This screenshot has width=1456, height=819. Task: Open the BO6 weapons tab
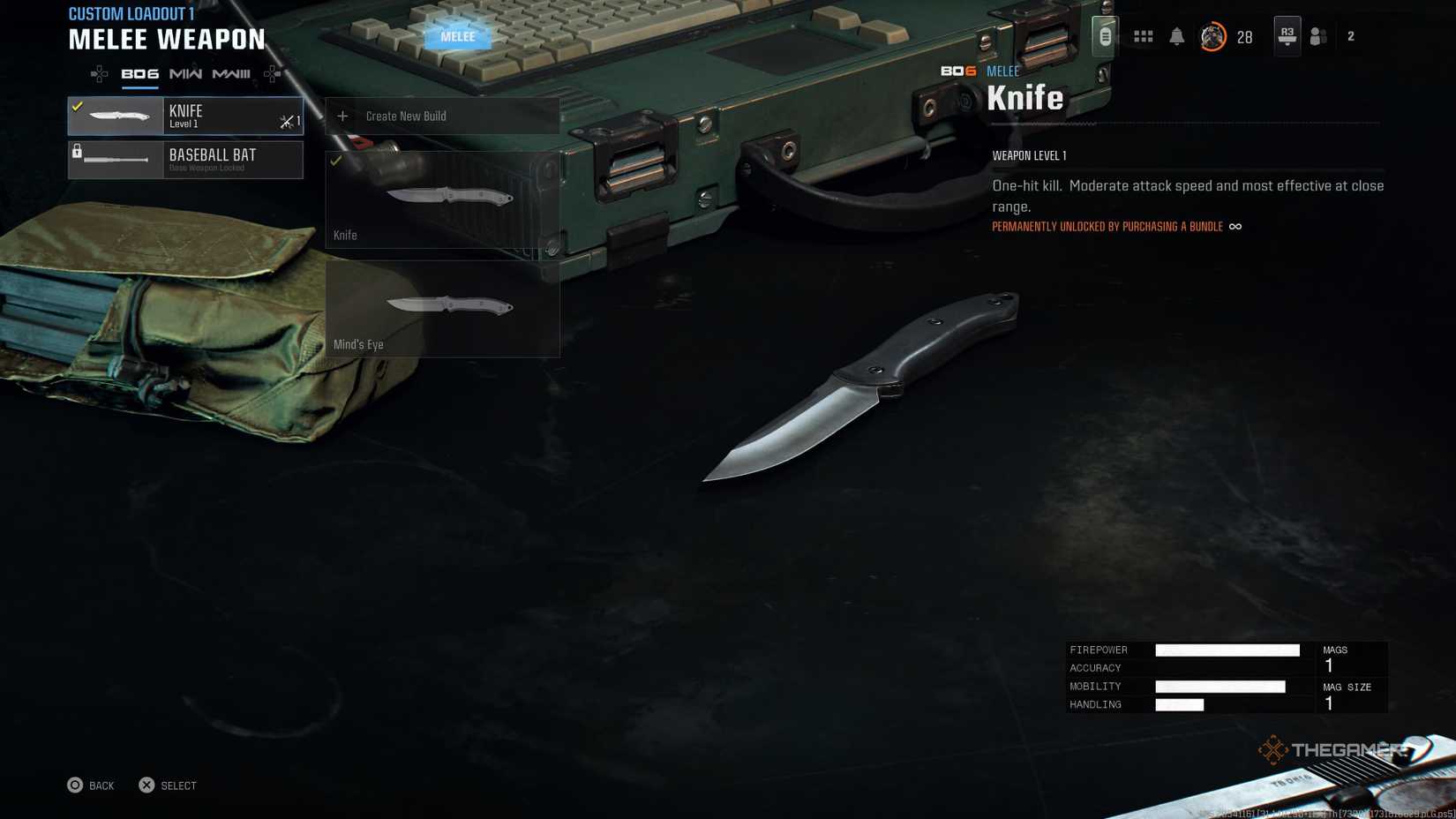coord(140,74)
